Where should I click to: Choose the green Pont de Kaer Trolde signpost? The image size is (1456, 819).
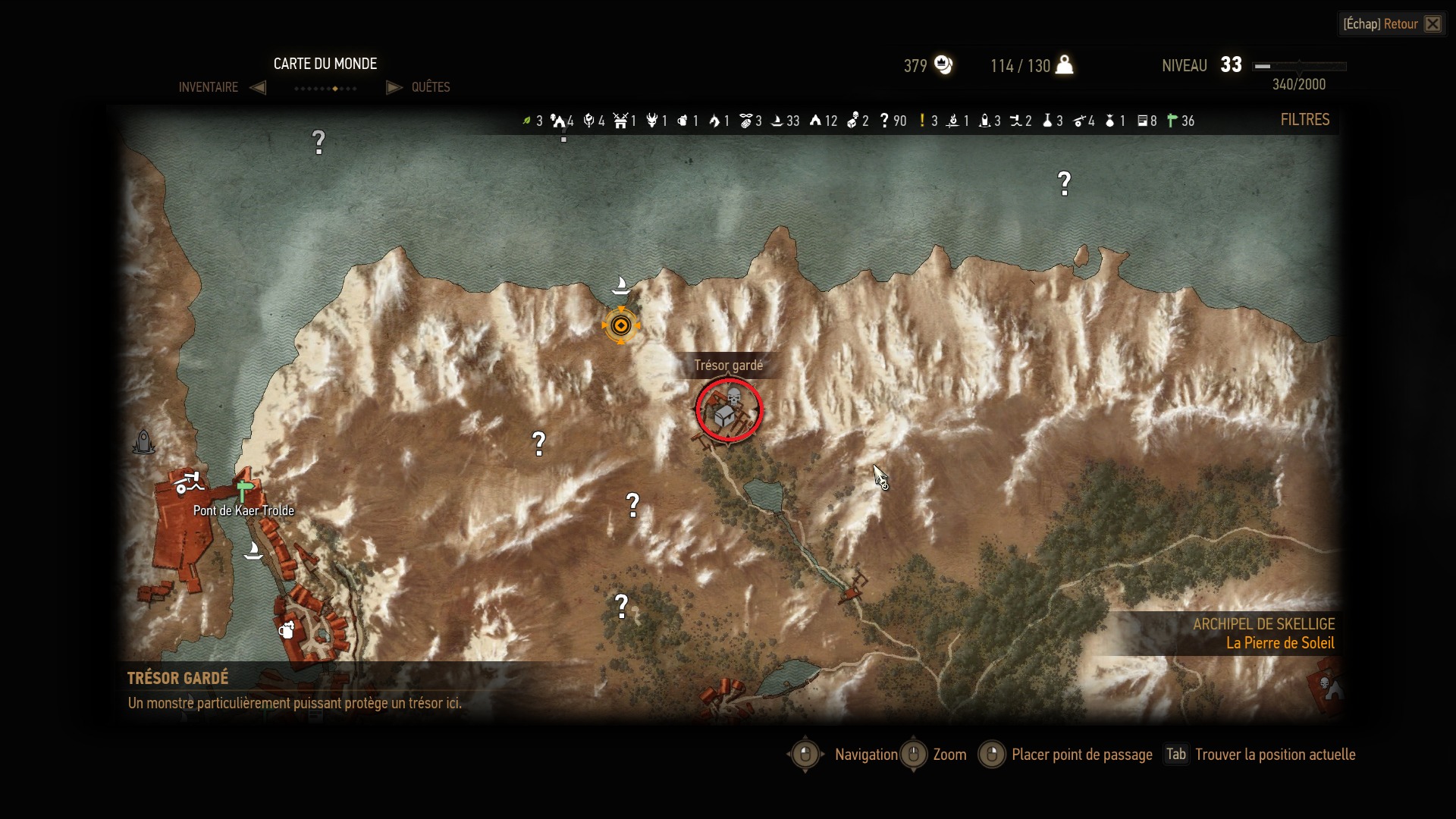tap(244, 490)
